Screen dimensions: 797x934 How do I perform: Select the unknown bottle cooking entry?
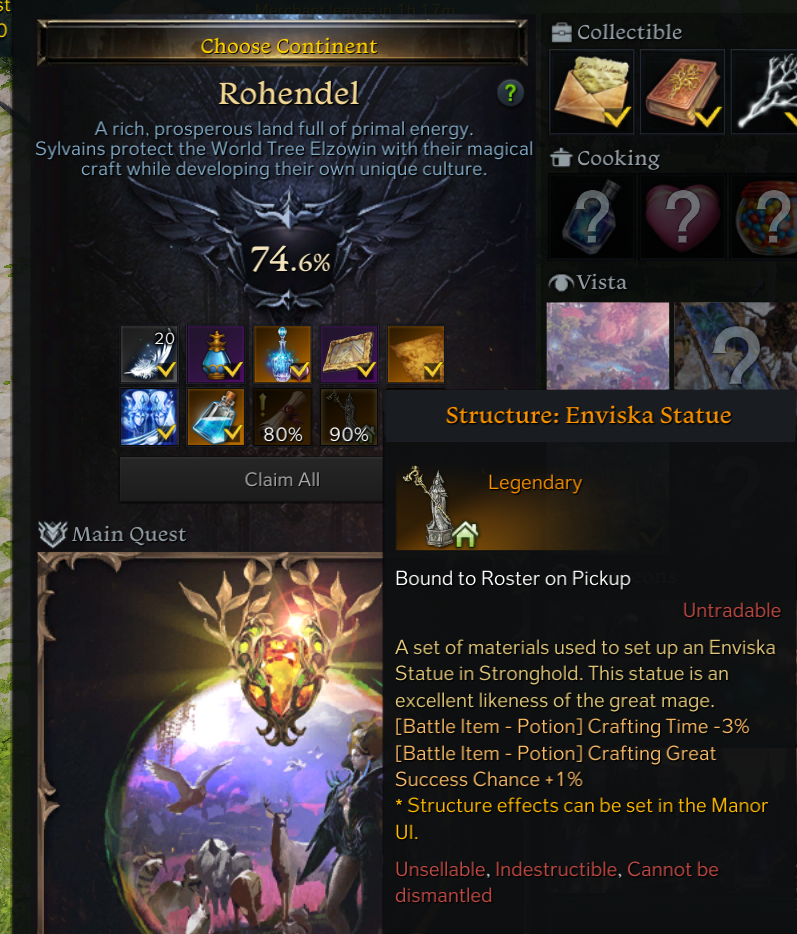point(592,217)
